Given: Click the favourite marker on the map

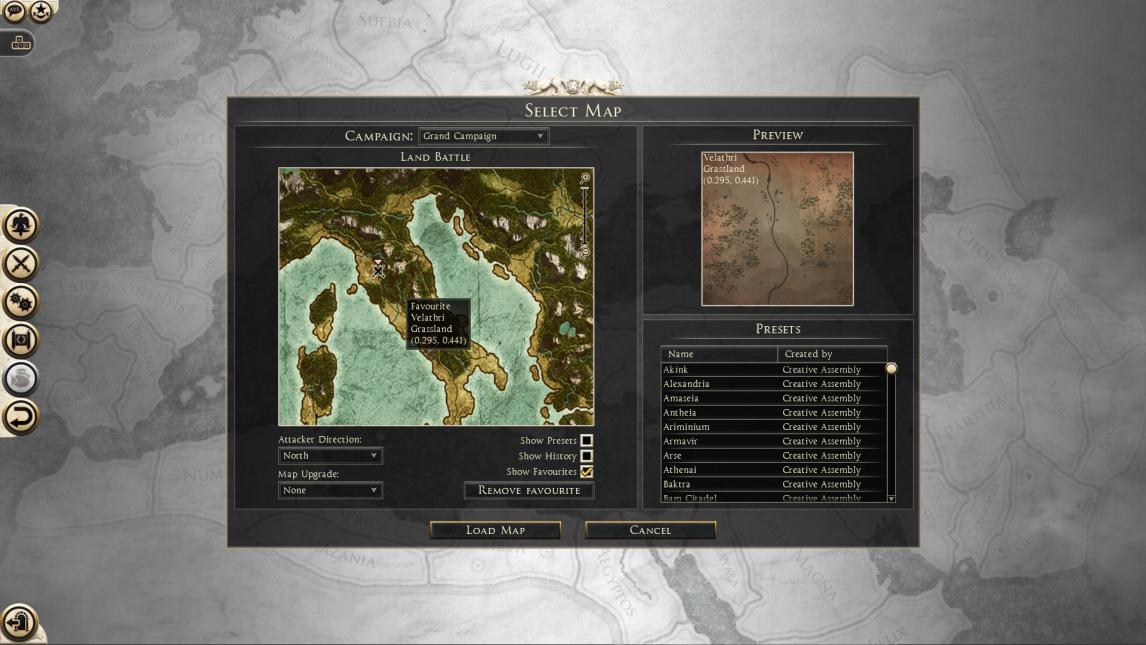Looking at the screenshot, I should coord(378,268).
